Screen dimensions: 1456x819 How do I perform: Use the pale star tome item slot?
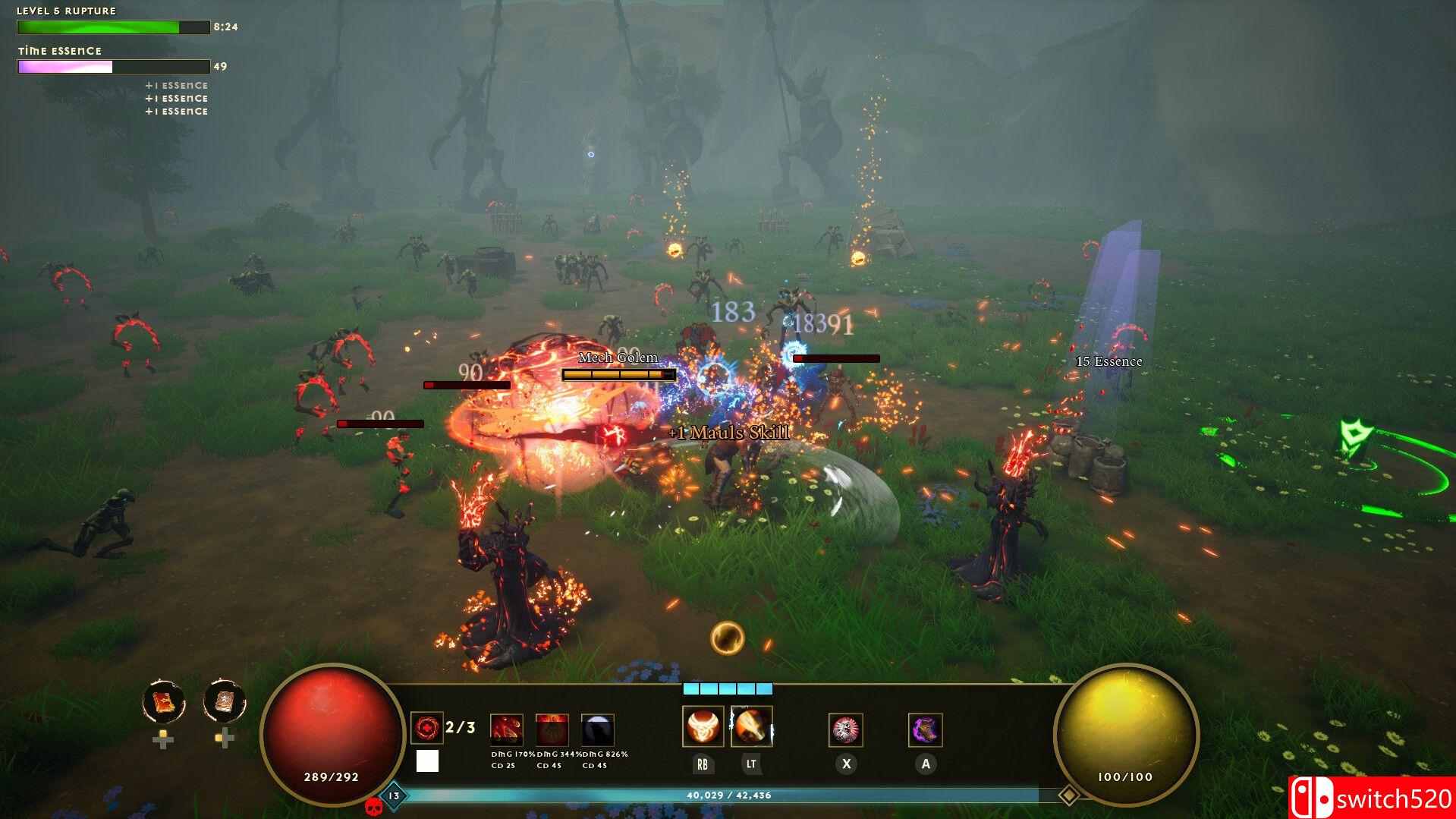(x=225, y=701)
